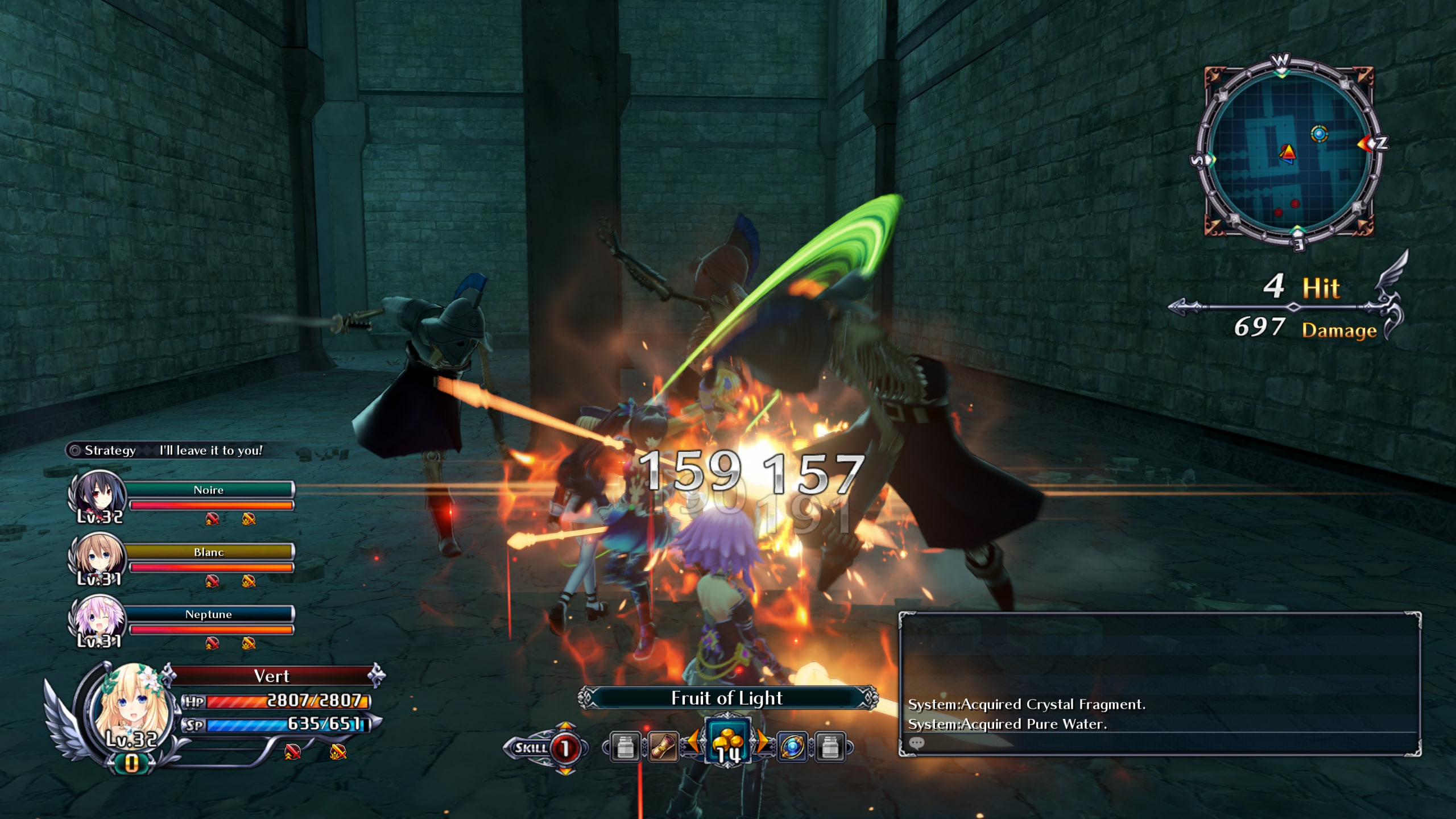The height and width of the screenshot is (819, 1456).
Task: Select Neptune's party portrait
Action: 99,618
